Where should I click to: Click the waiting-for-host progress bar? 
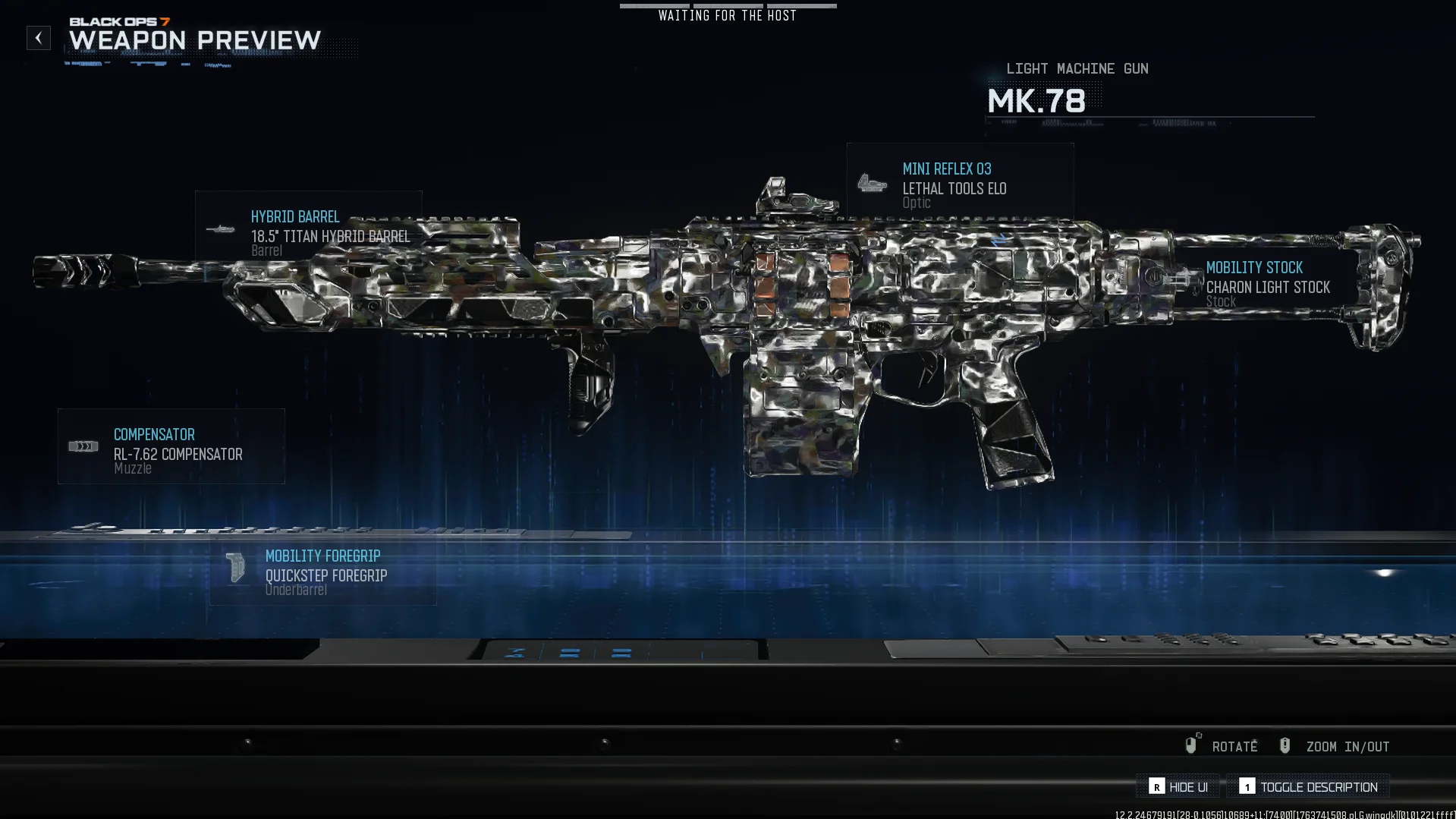click(728, 5)
